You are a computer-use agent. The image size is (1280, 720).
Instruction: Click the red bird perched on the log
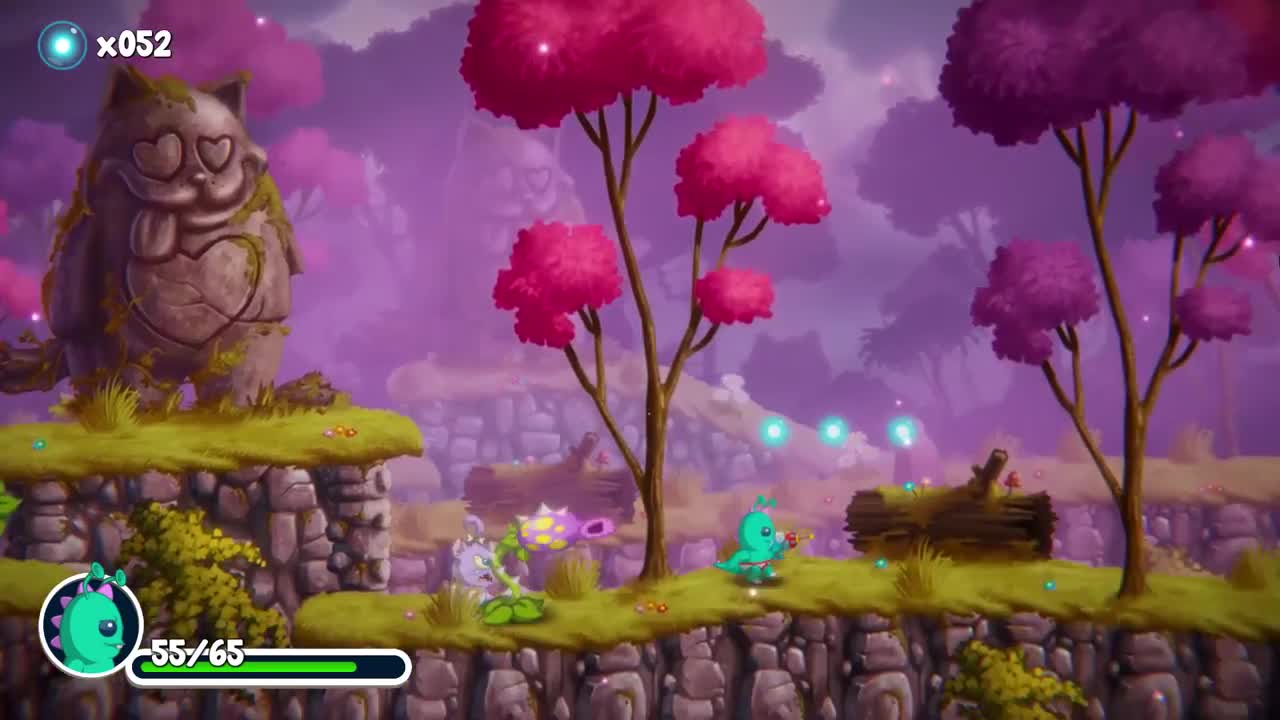1013,478
